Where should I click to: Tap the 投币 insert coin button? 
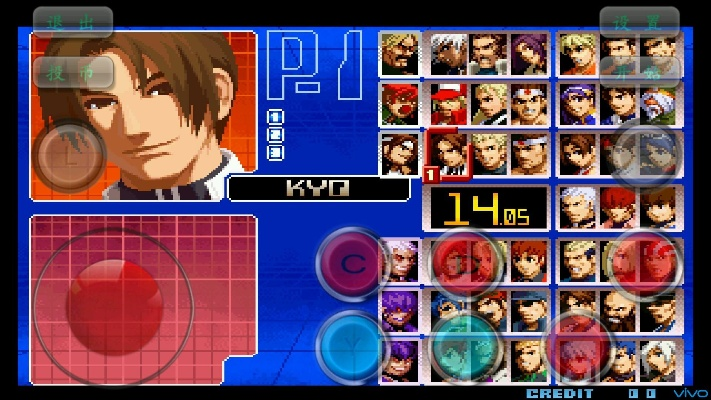pyautogui.click(x=73, y=71)
